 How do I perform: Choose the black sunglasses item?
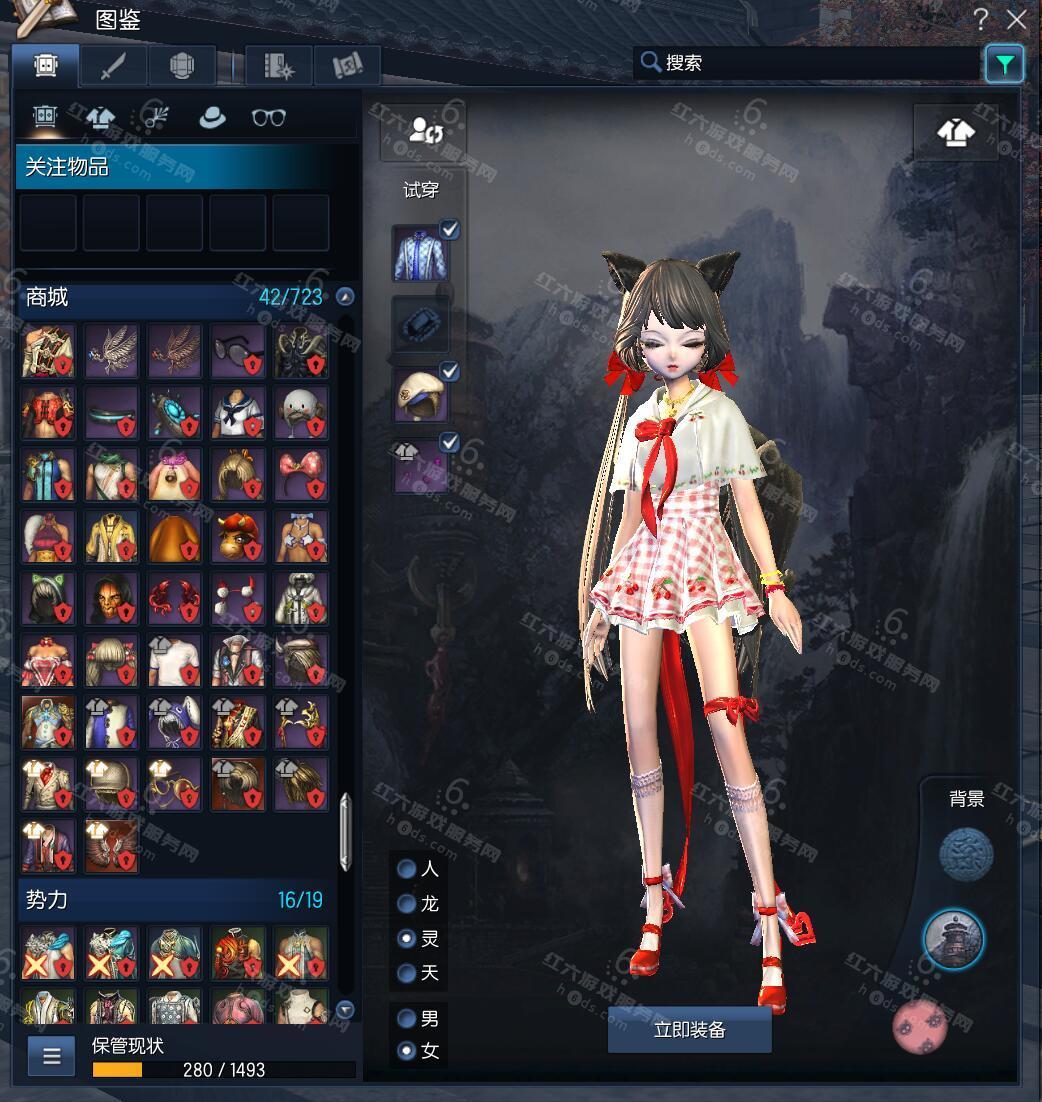click(x=237, y=350)
